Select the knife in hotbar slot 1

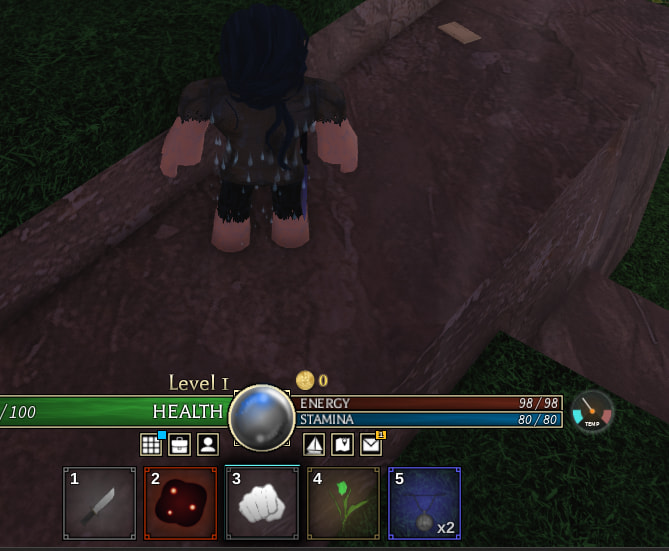(x=100, y=503)
